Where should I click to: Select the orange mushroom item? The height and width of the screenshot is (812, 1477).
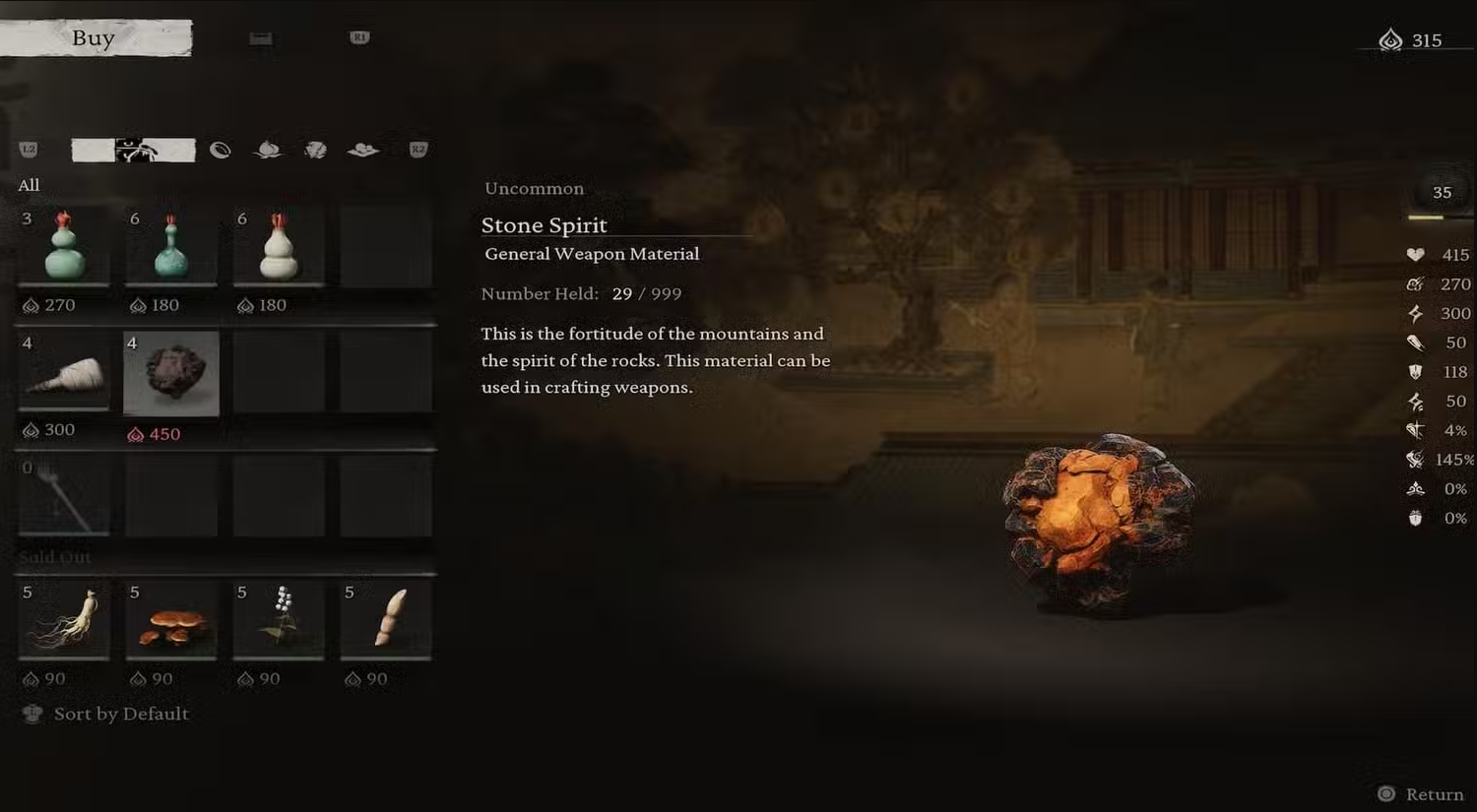coord(171,620)
